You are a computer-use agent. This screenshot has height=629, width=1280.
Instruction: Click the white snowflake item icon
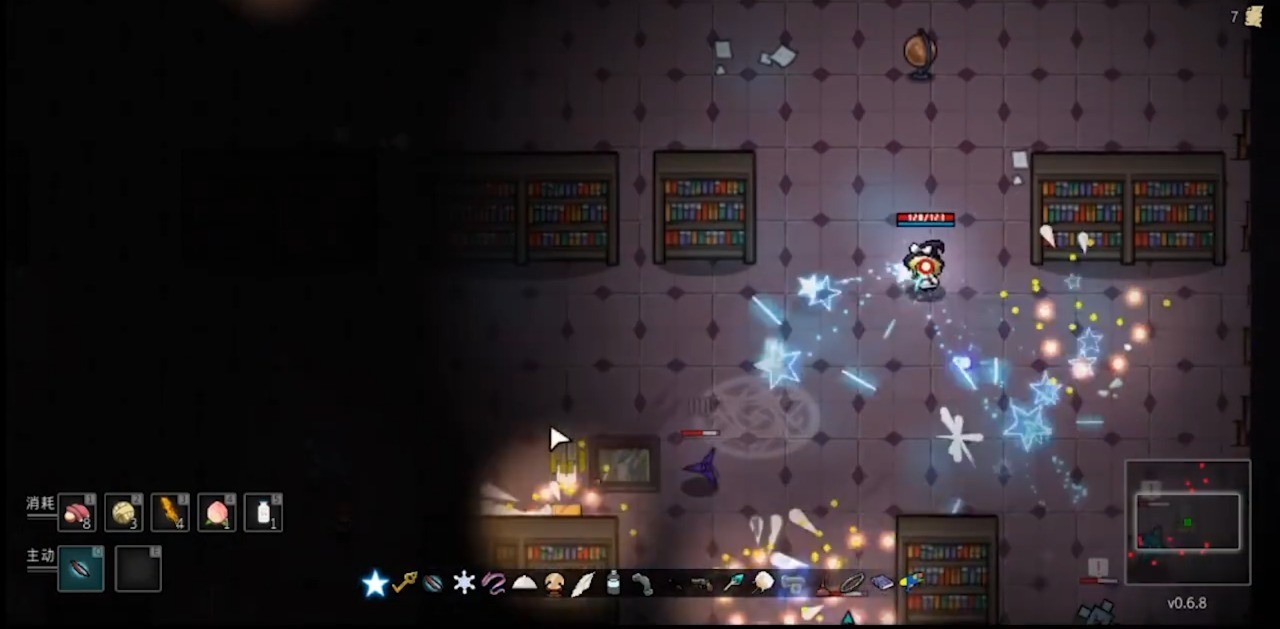coord(464,583)
